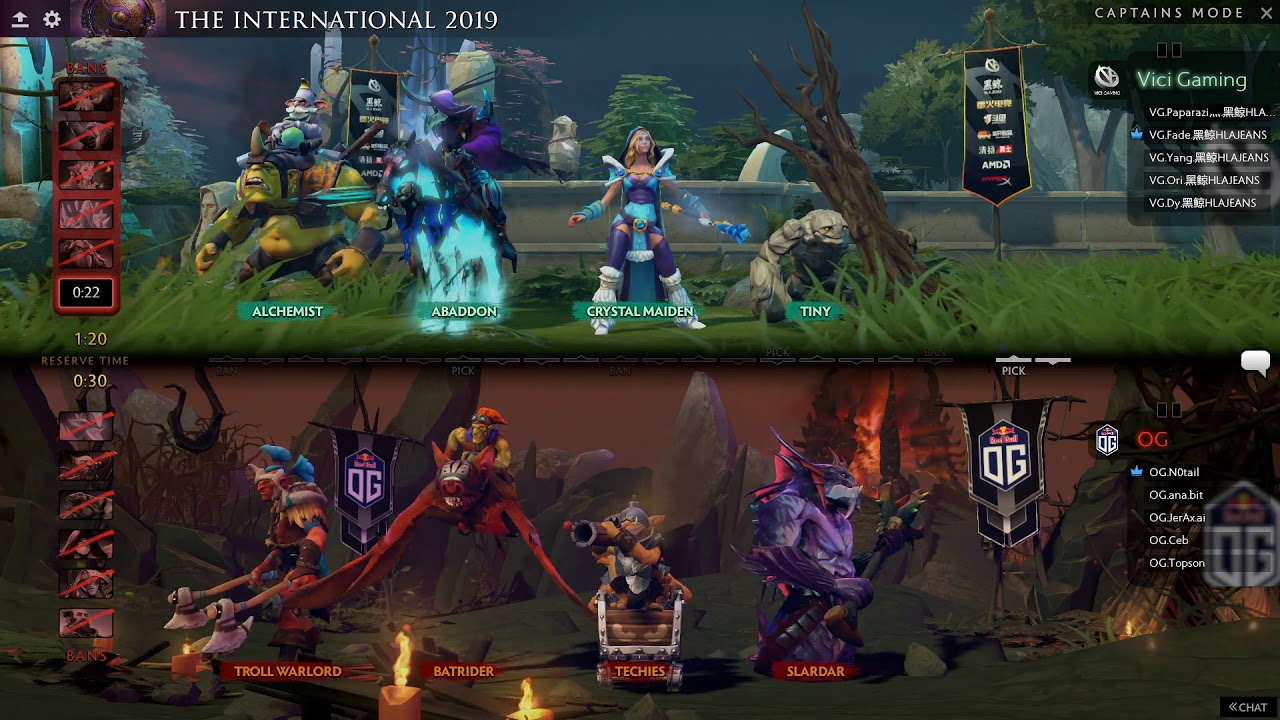1280x720 pixels.
Task: Choose VG.Yang from the player roster
Action: 1208,158
